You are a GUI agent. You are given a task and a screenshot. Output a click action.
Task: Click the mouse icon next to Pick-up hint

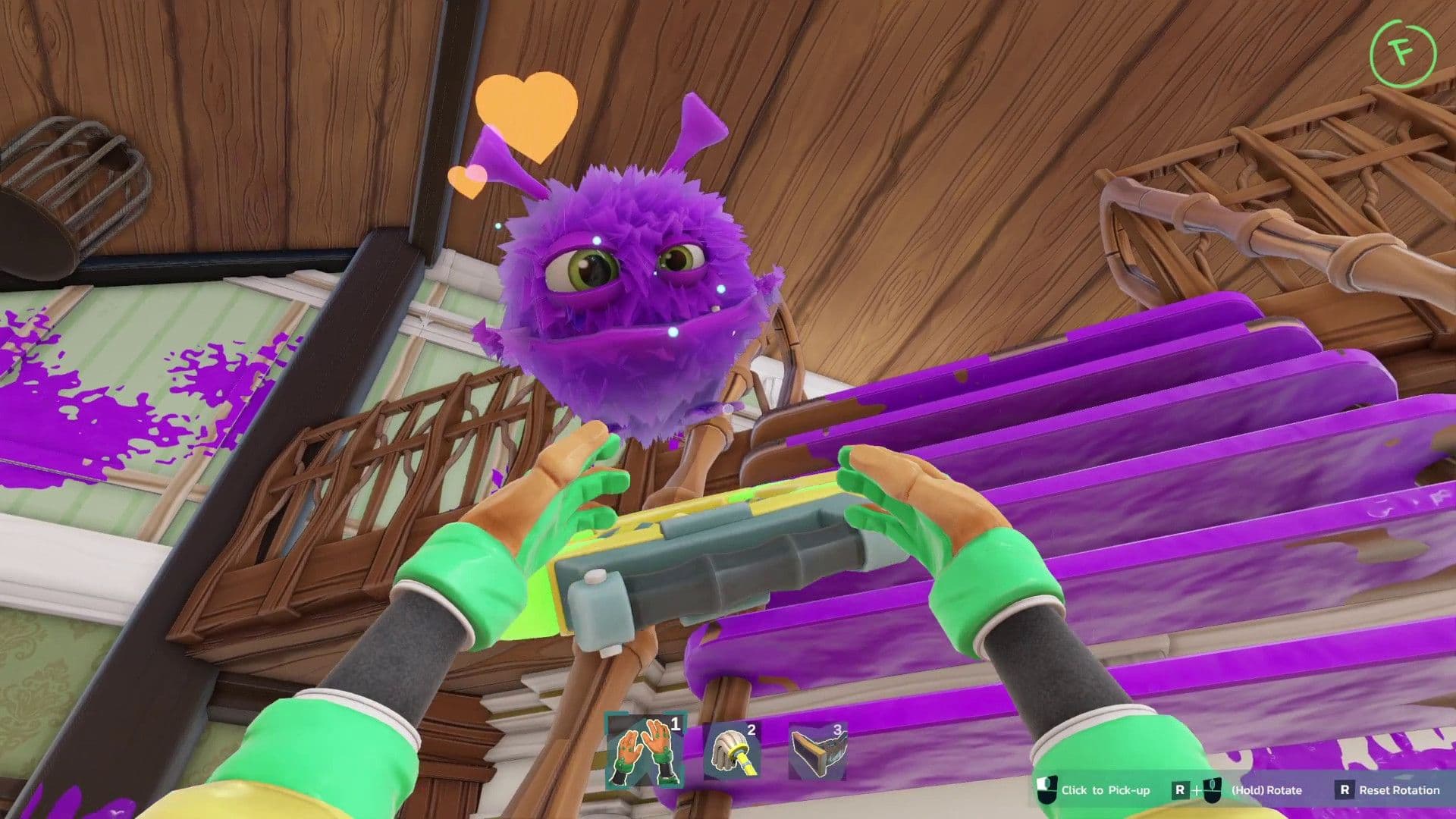point(1046,792)
